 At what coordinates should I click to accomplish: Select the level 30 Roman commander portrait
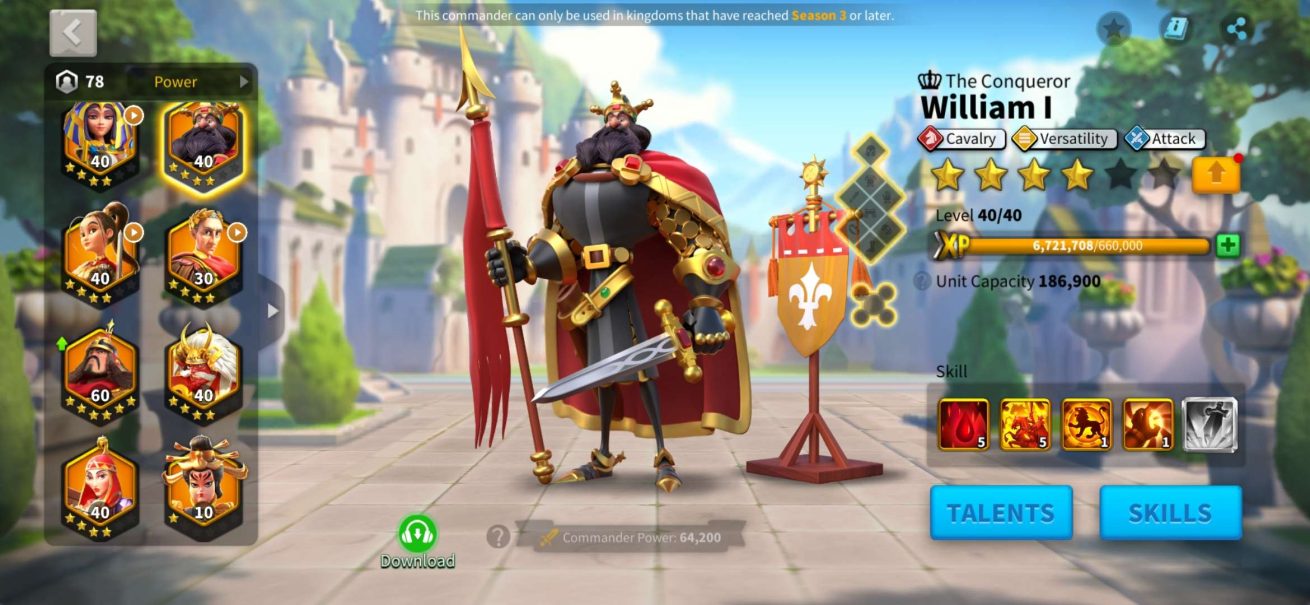point(203,258)
